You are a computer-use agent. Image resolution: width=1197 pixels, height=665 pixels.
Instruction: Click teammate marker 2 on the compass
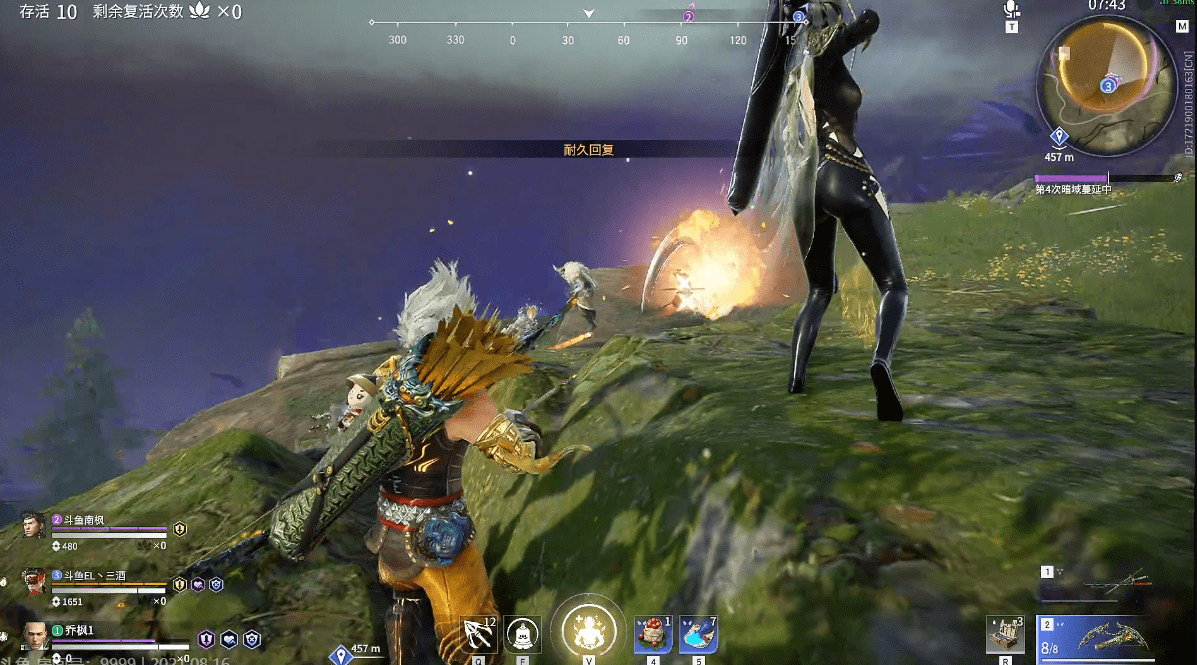tap(689, 17)
